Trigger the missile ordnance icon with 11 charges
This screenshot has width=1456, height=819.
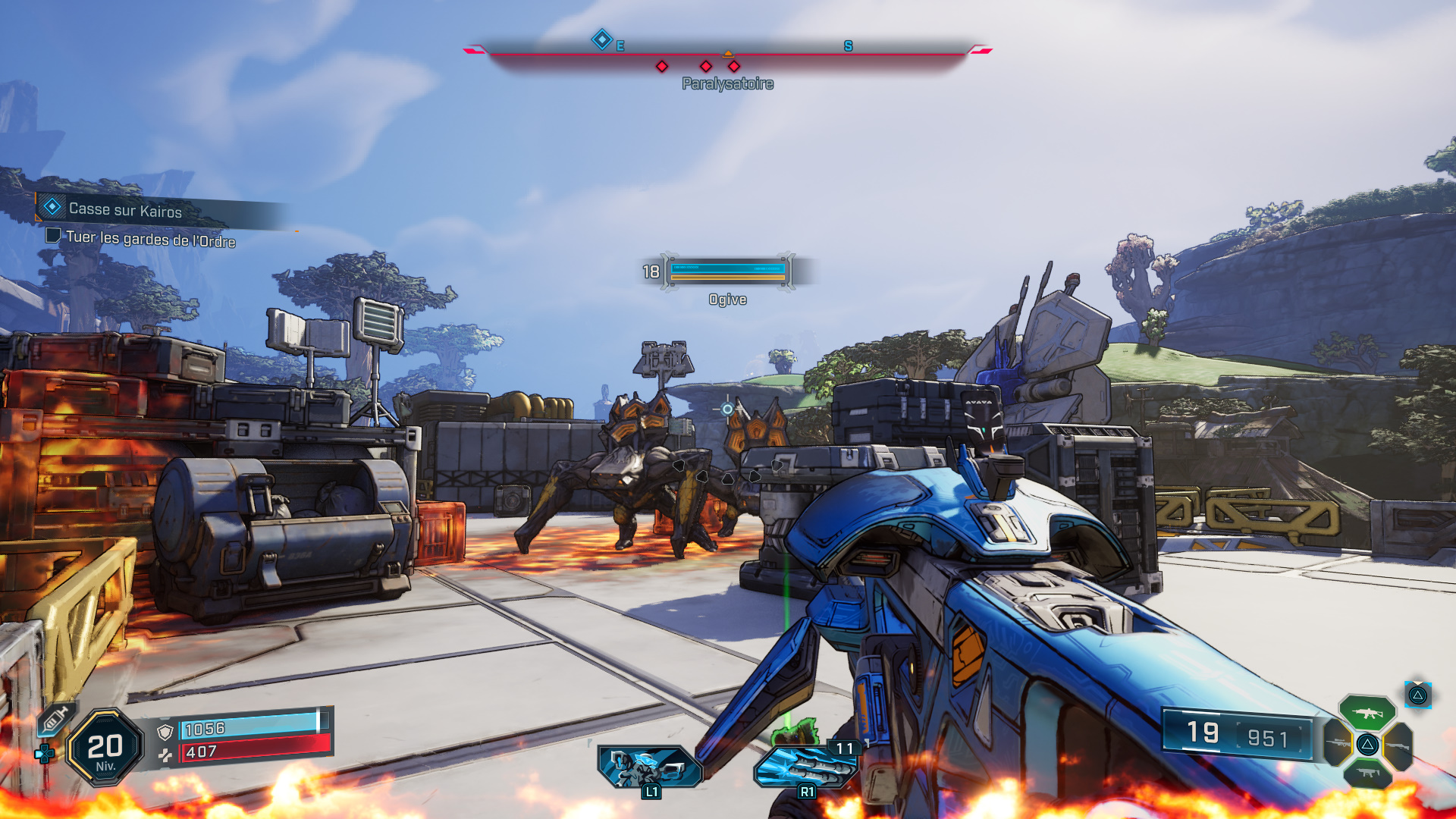pos(807,767)
